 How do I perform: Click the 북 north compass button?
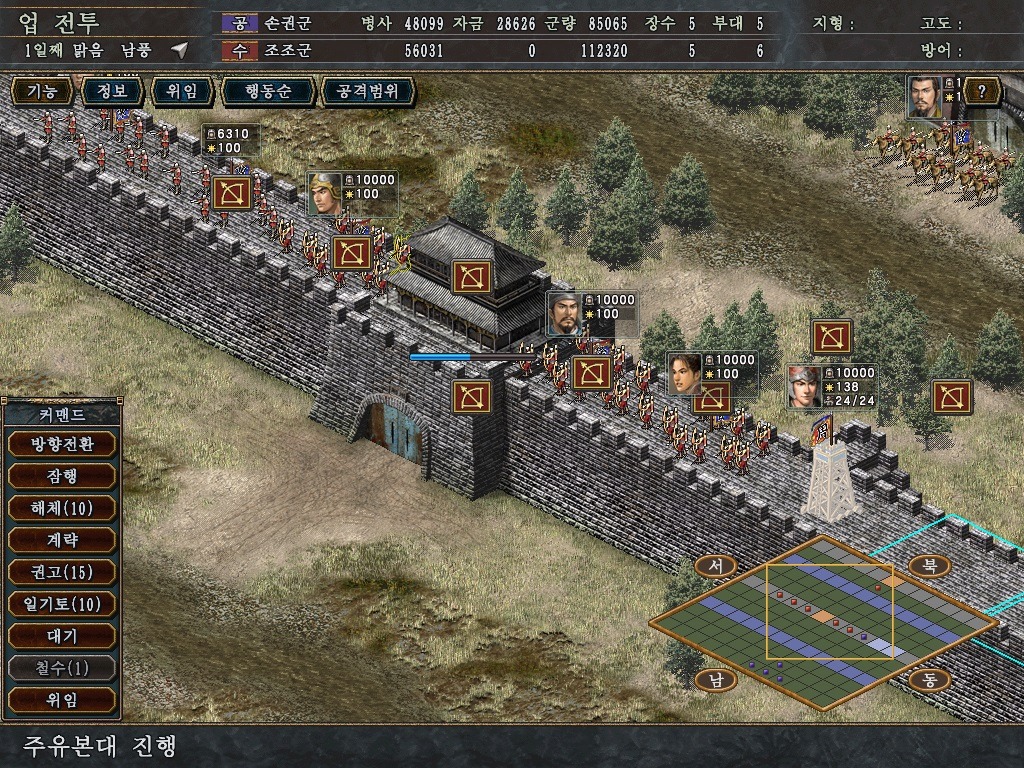929,566
